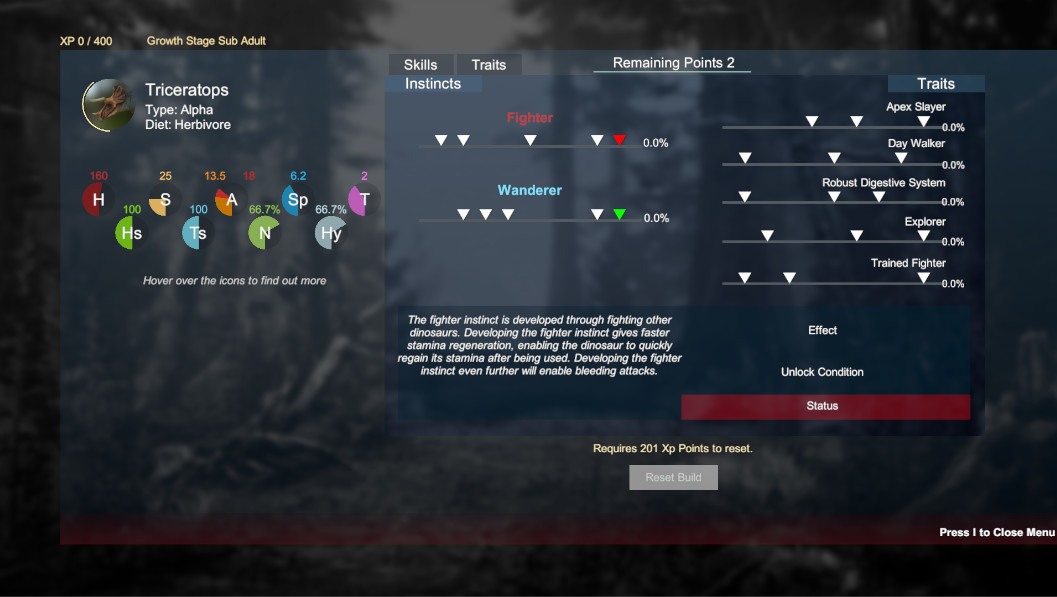Pick the Explorer trait
Viewport: 1057px width, 597px height.
click(x=925, y=222)
